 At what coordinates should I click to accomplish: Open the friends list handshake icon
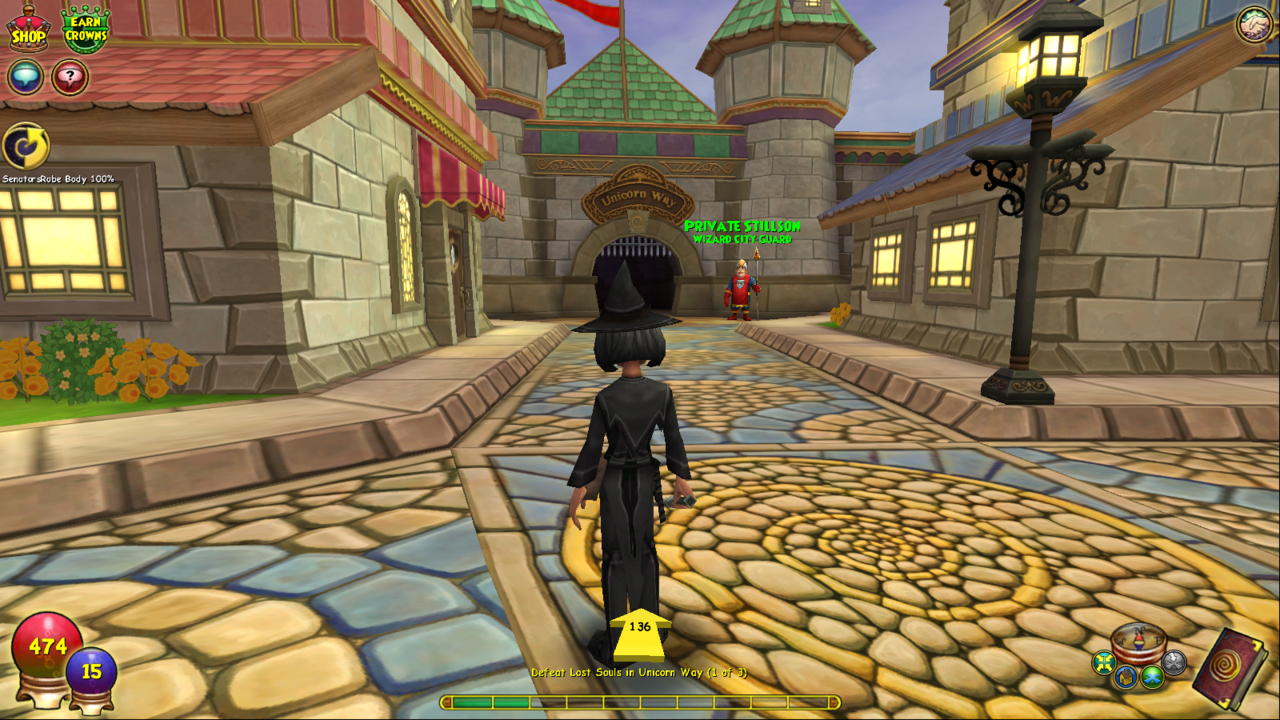[1254, 24]
